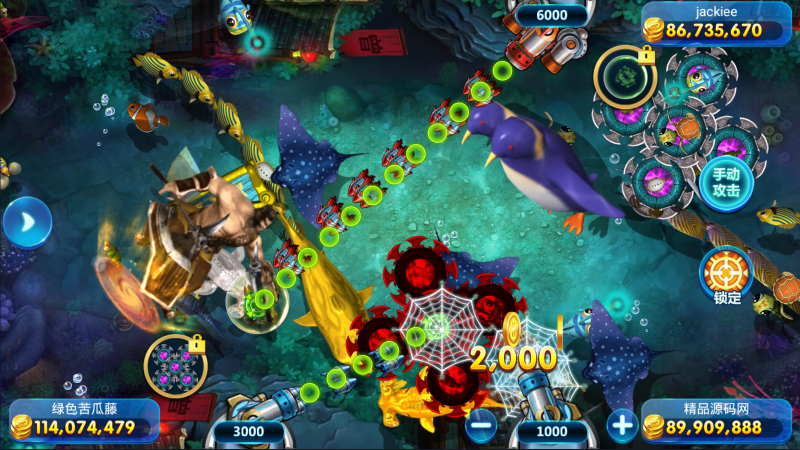Expand the left side arrow panel
Viewport: 800px width, 450px height.
(26, 222)
